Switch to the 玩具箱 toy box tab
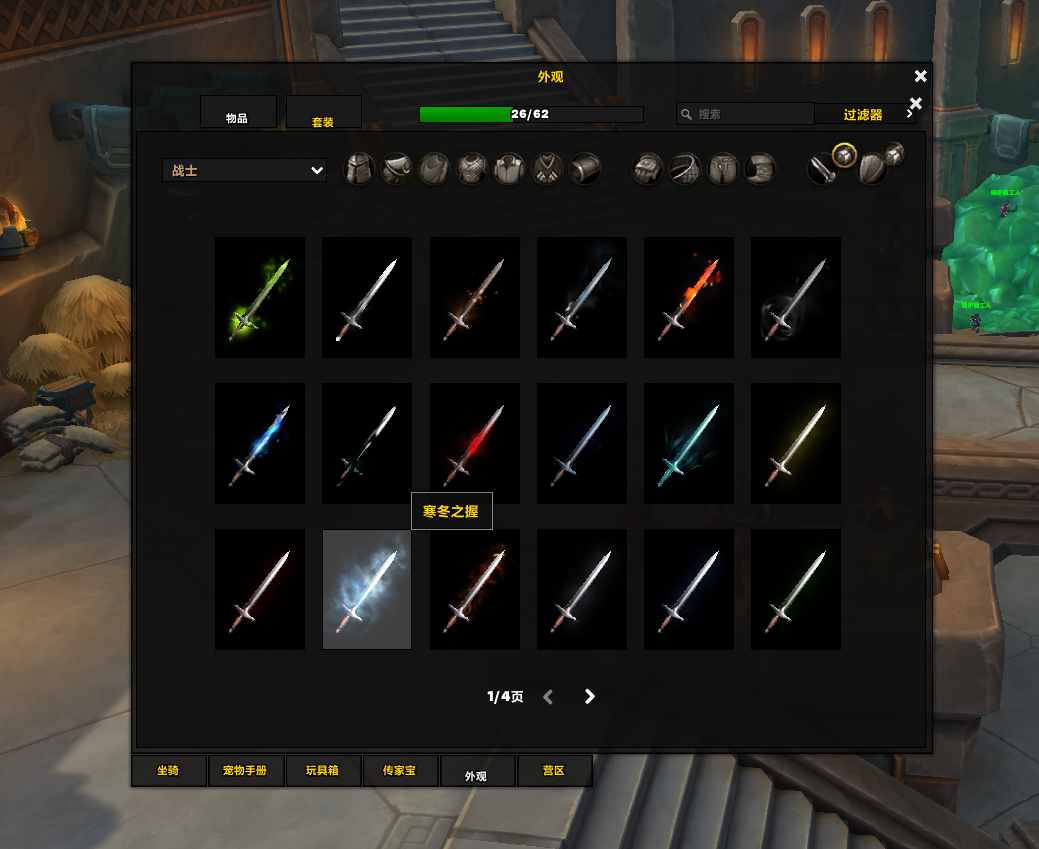The image size is (1039, 849). (323, 771)
